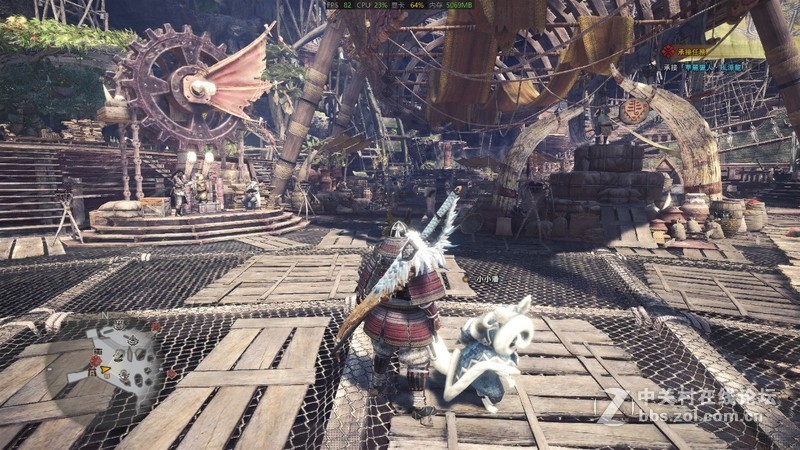
Task: Select the red quest tracker entry 承接任務
Action: tap(690, 51)
